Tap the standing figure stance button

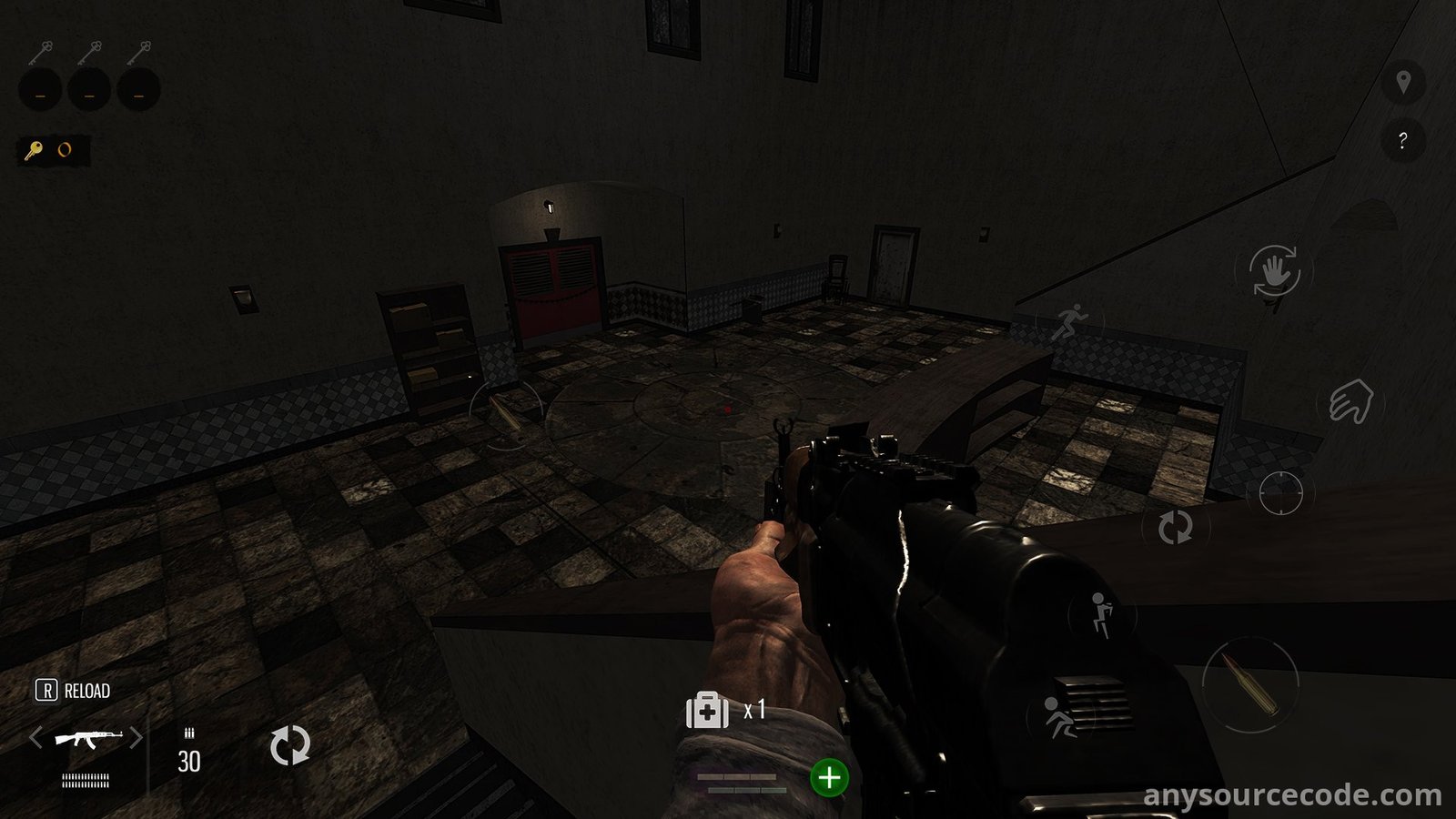pyautogui.click(x=1101, y=614)
